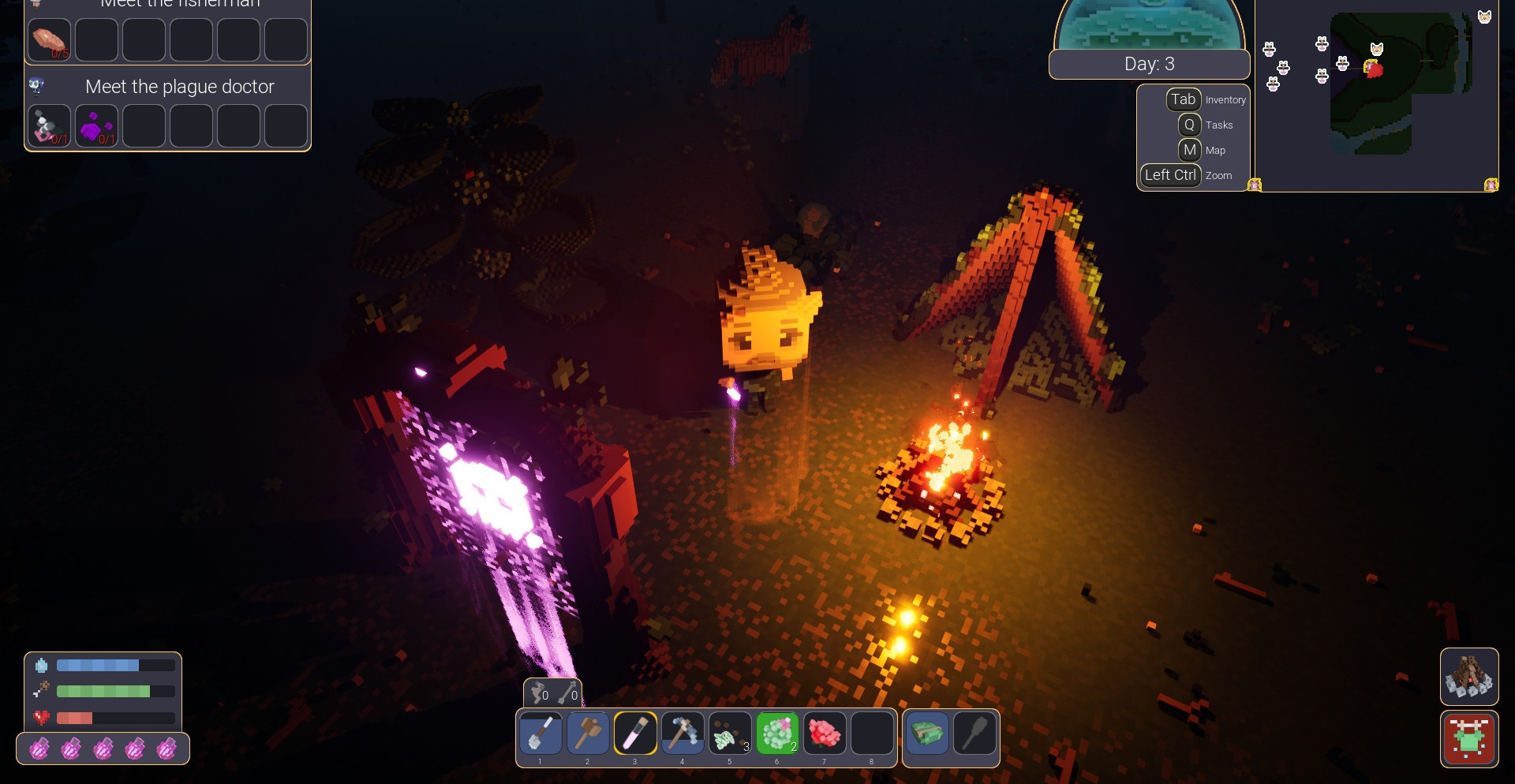Pick the seeds stack in slot 5
Image resolution: width=1515 pixels, height=784 pixels.
point(730,734)
